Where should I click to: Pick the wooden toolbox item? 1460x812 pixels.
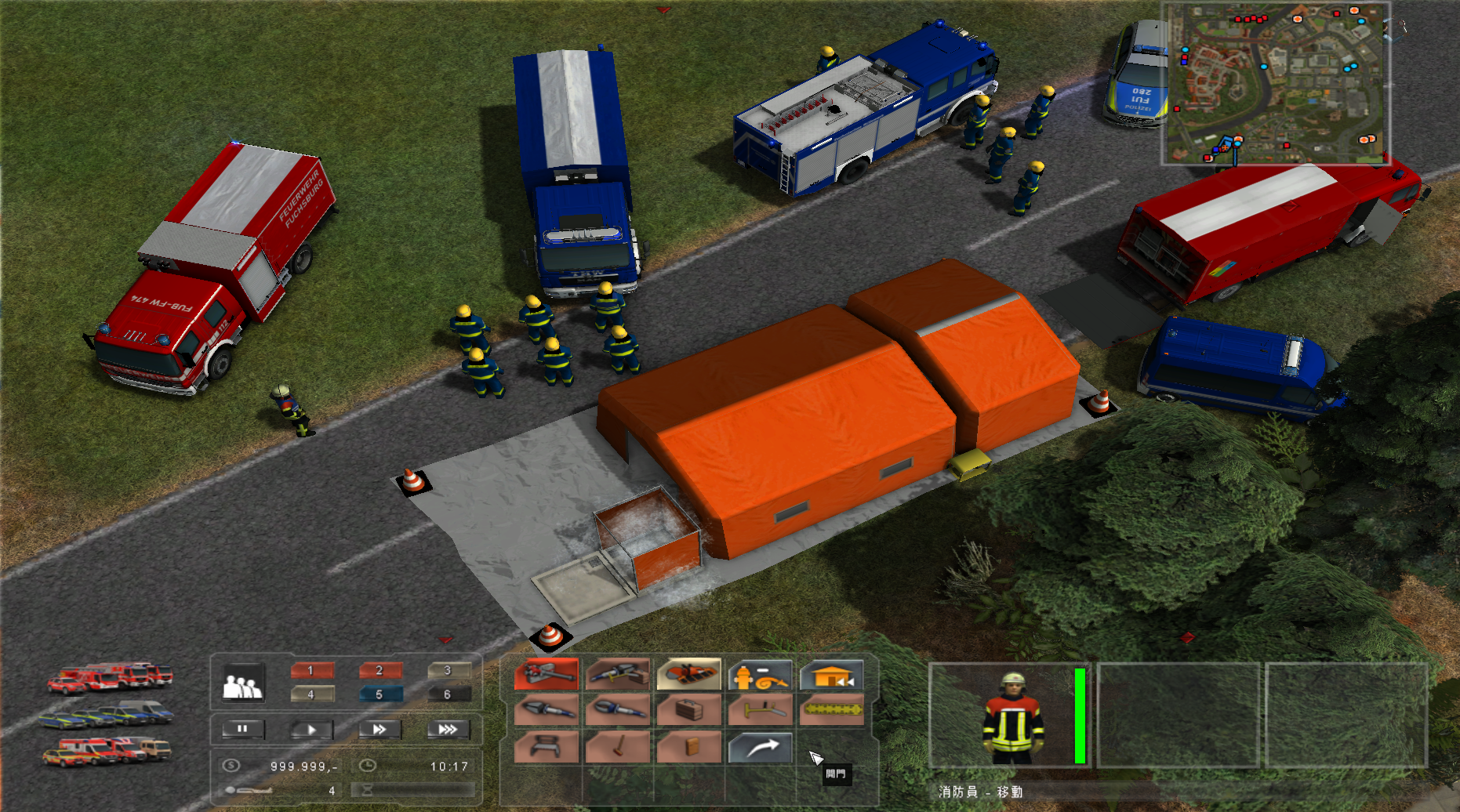click(x=688, y=711)
